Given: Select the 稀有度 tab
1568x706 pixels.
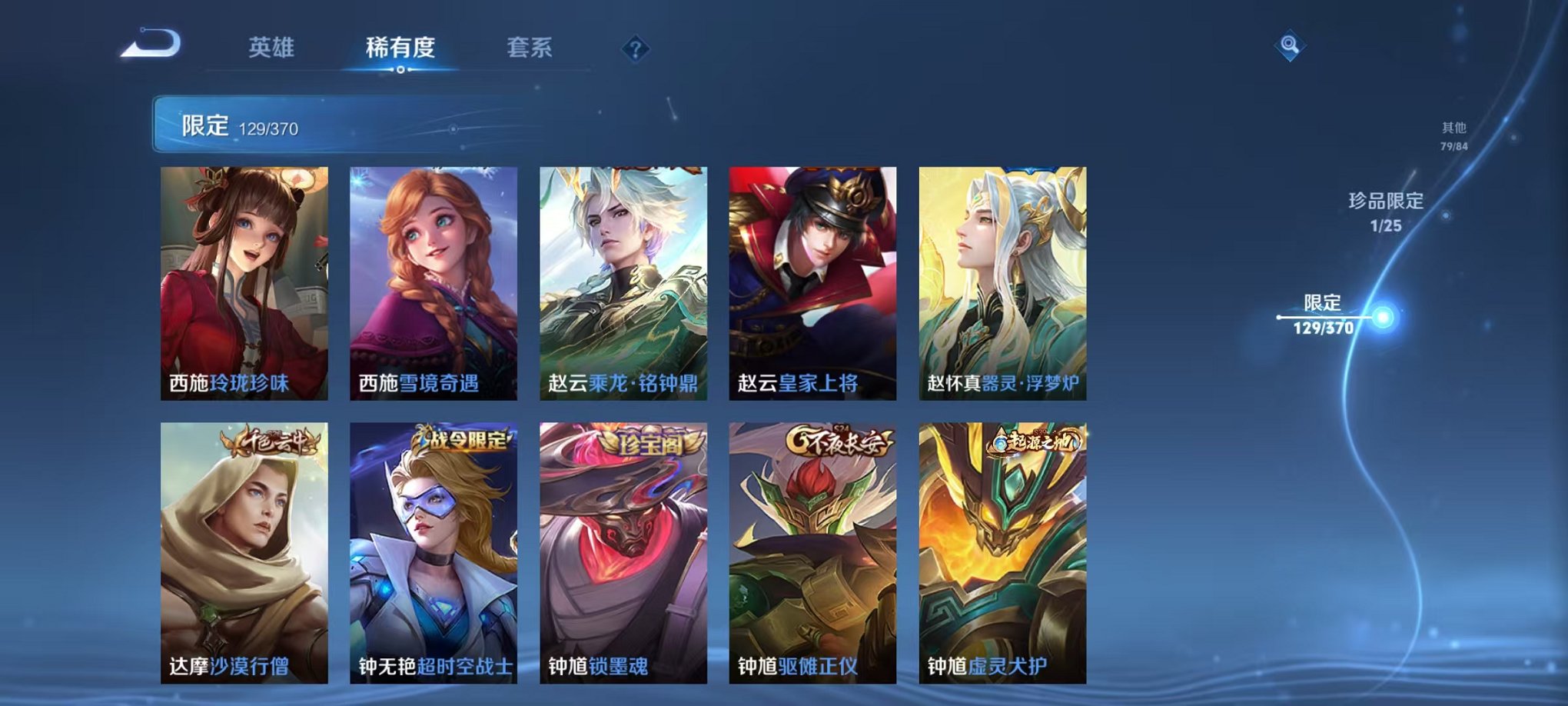Looking at the screenshot, I should tap(399, 46).
